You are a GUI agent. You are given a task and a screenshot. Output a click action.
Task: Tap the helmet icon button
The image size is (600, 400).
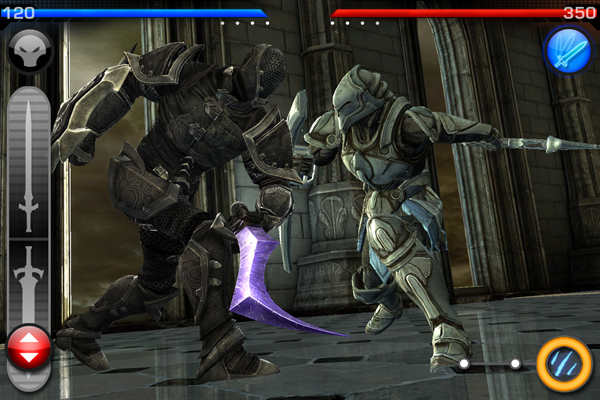click(28, 49)
